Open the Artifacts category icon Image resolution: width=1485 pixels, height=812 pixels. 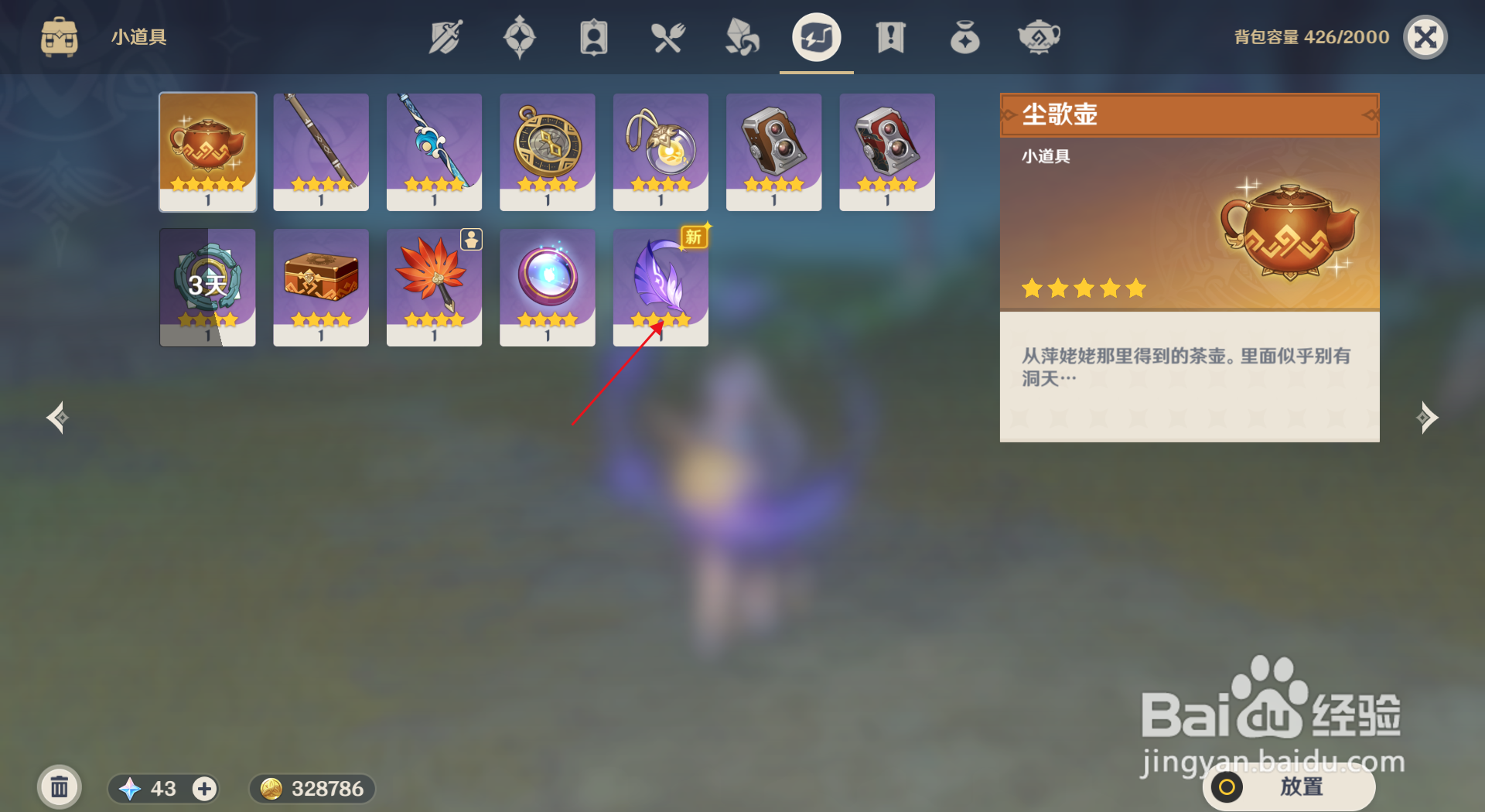point(520,36)
